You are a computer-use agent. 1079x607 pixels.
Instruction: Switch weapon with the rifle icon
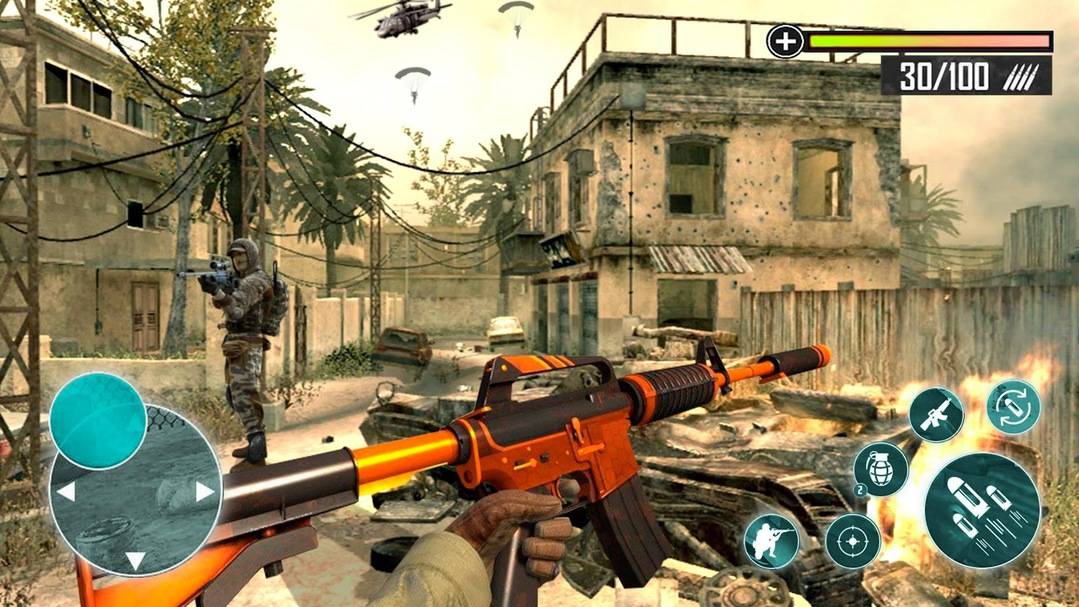[x=936, y=414]
